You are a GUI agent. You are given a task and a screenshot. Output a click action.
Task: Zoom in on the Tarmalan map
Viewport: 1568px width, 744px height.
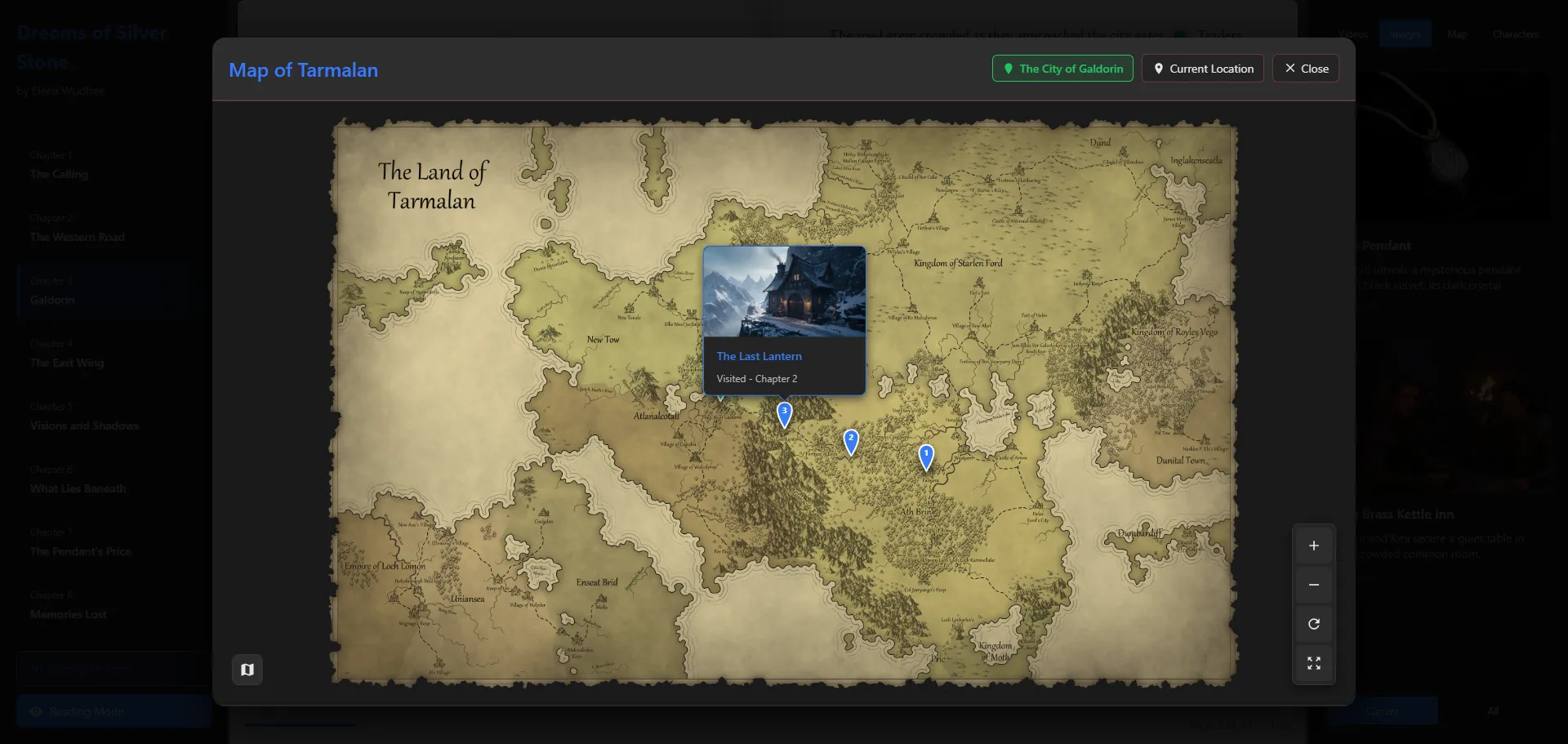coord(1313,546)
